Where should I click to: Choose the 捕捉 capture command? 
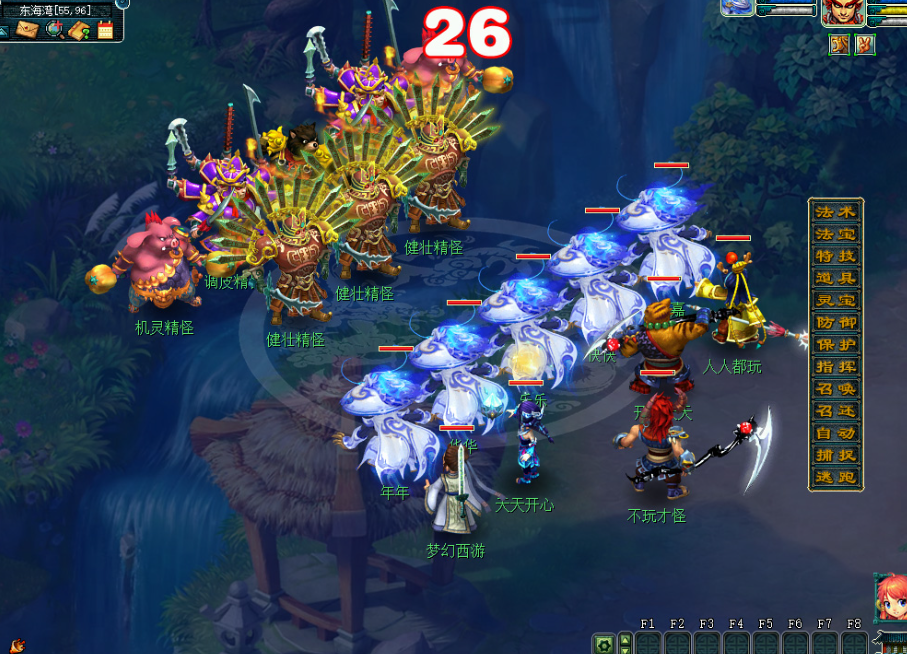[835, 455]
